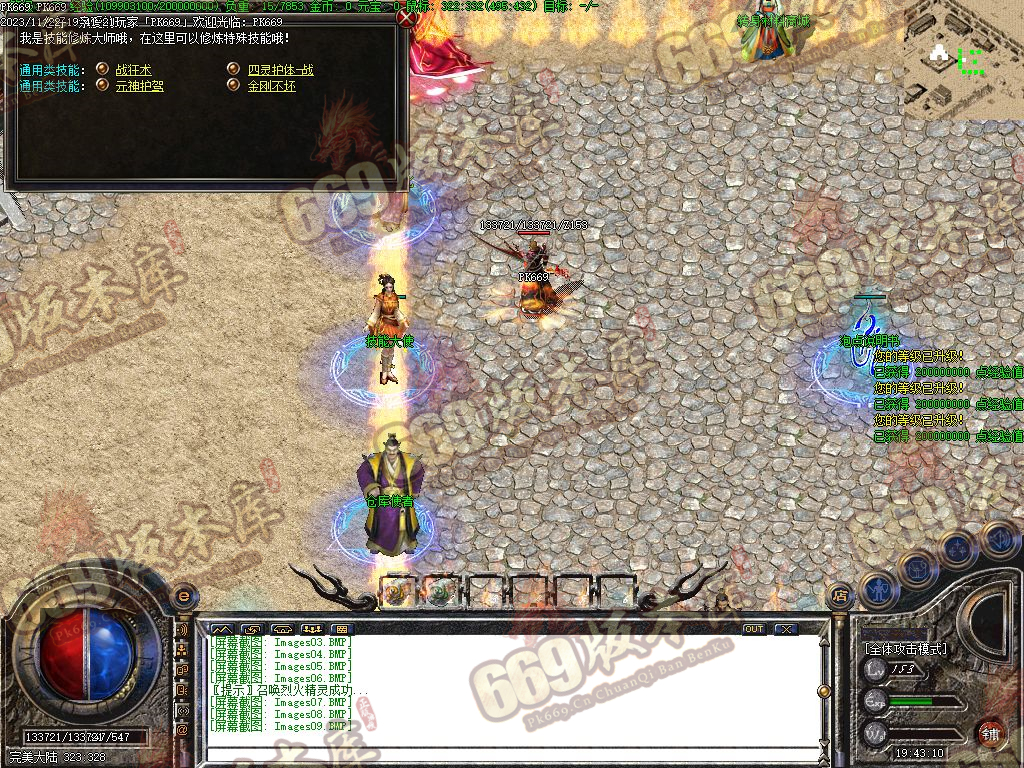Image resolution: width=1024 pixels, height=768 pixels.
Task: Choose the 战狂术 skill link
Action: (x=134, y=70)
